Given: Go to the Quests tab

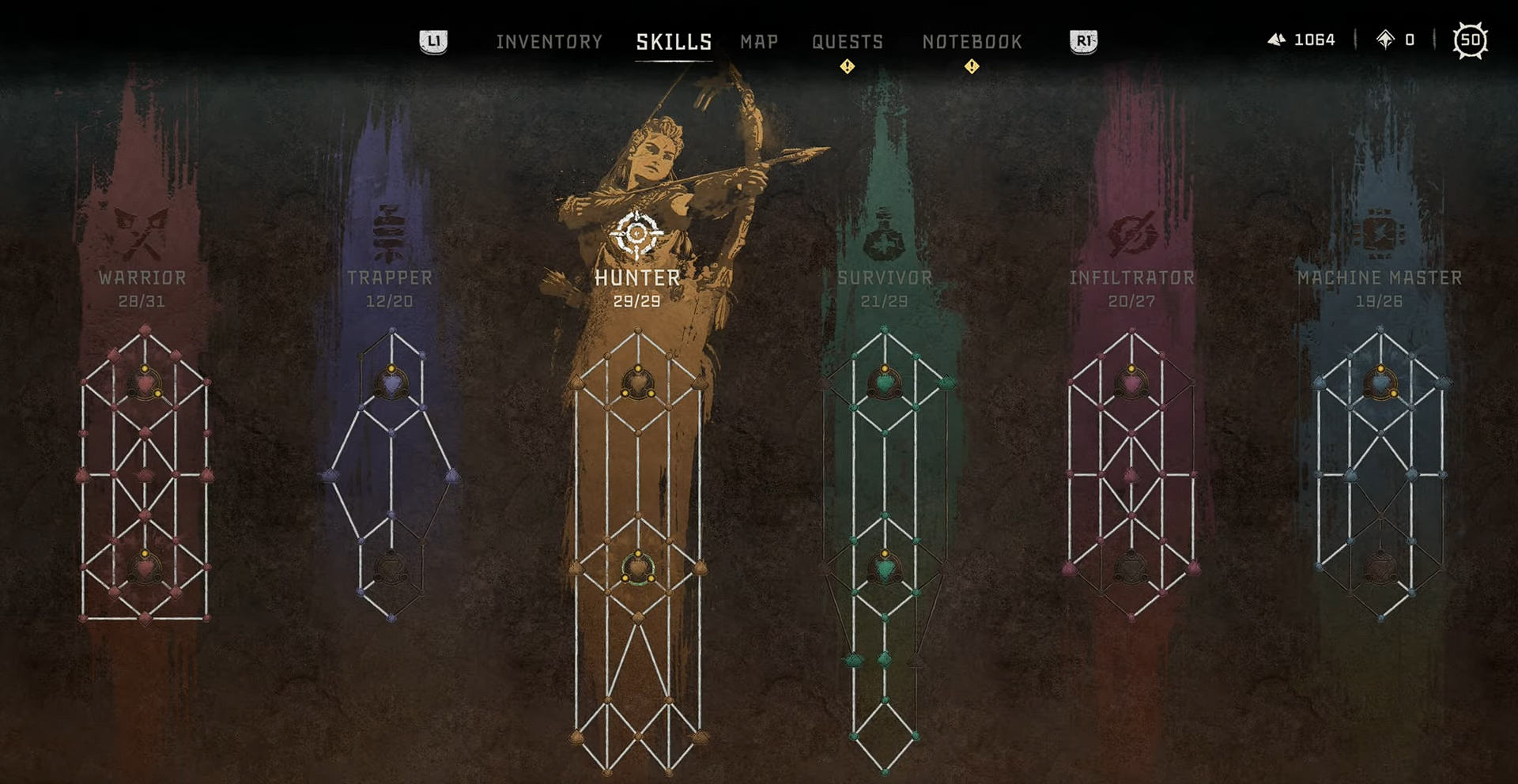Looking at the screenshot, I should coord(847,42).
